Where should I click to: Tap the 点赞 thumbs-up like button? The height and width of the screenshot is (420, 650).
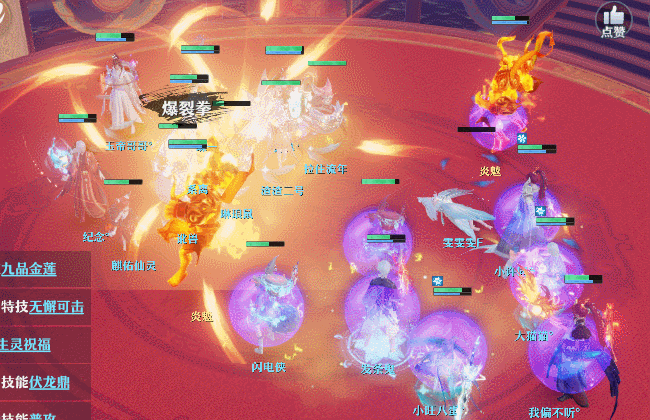612,19
